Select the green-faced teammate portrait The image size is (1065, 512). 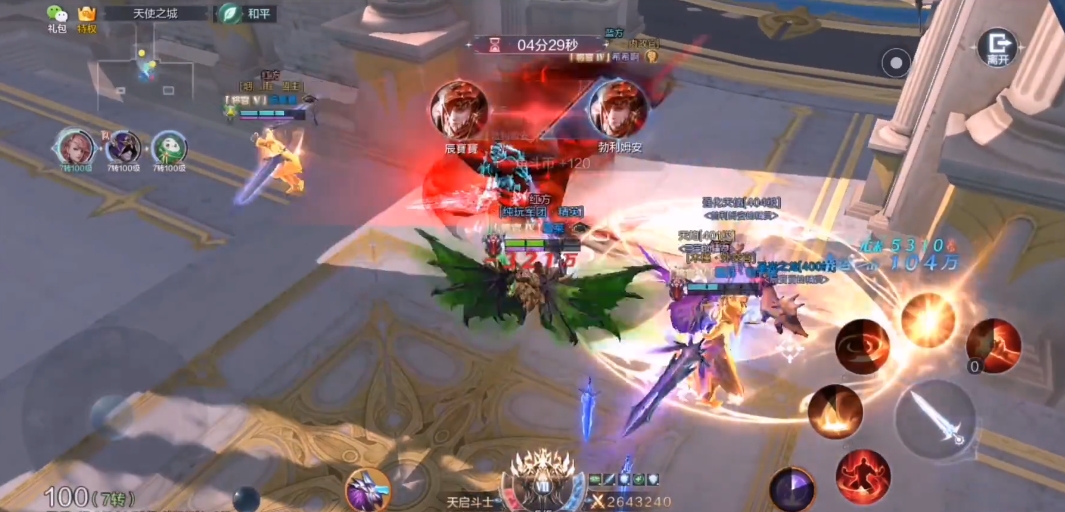tap(169, 149)
